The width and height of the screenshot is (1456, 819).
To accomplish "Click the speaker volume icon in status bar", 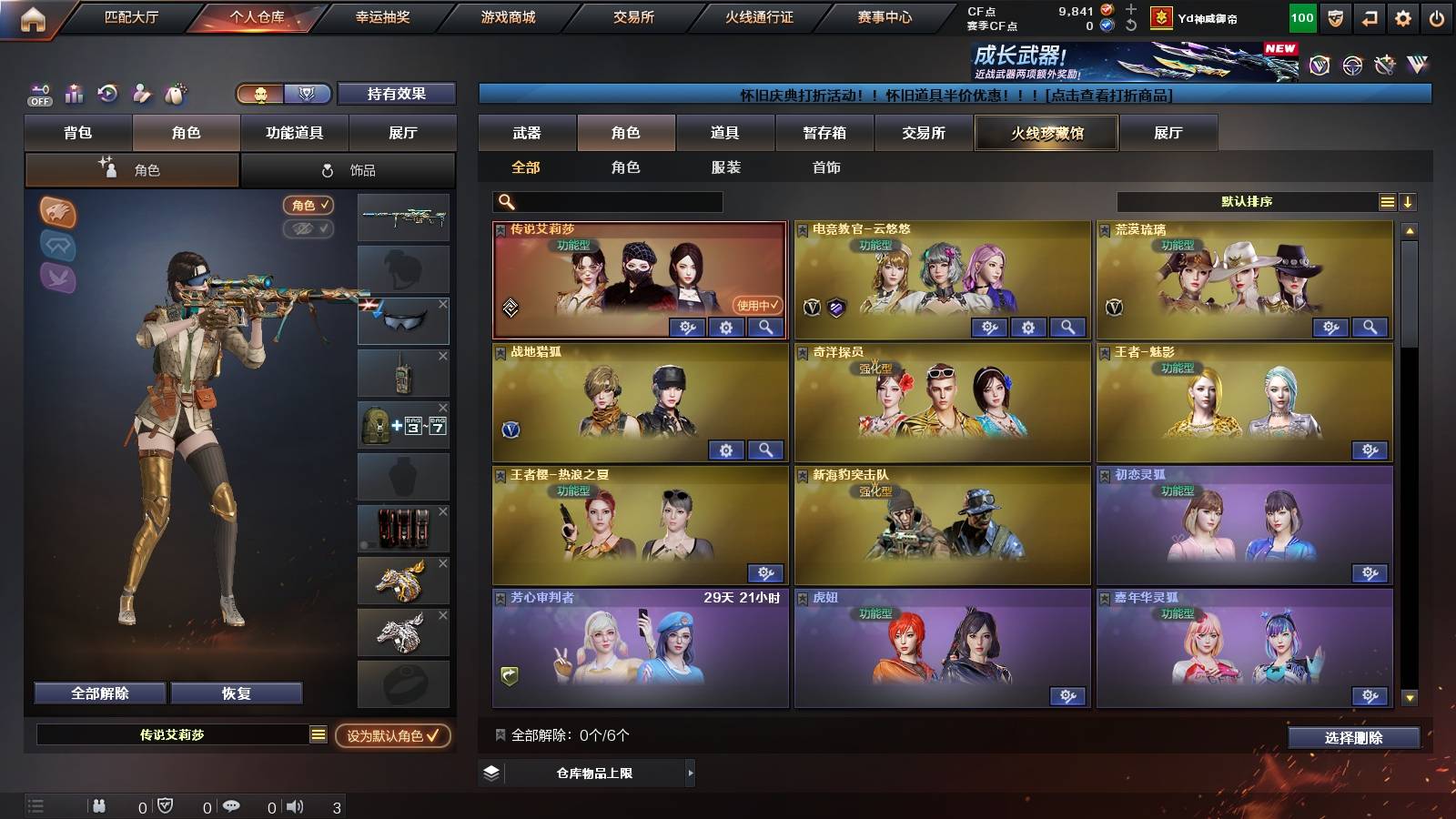I will pyautogui.click(x=295, y=805).
